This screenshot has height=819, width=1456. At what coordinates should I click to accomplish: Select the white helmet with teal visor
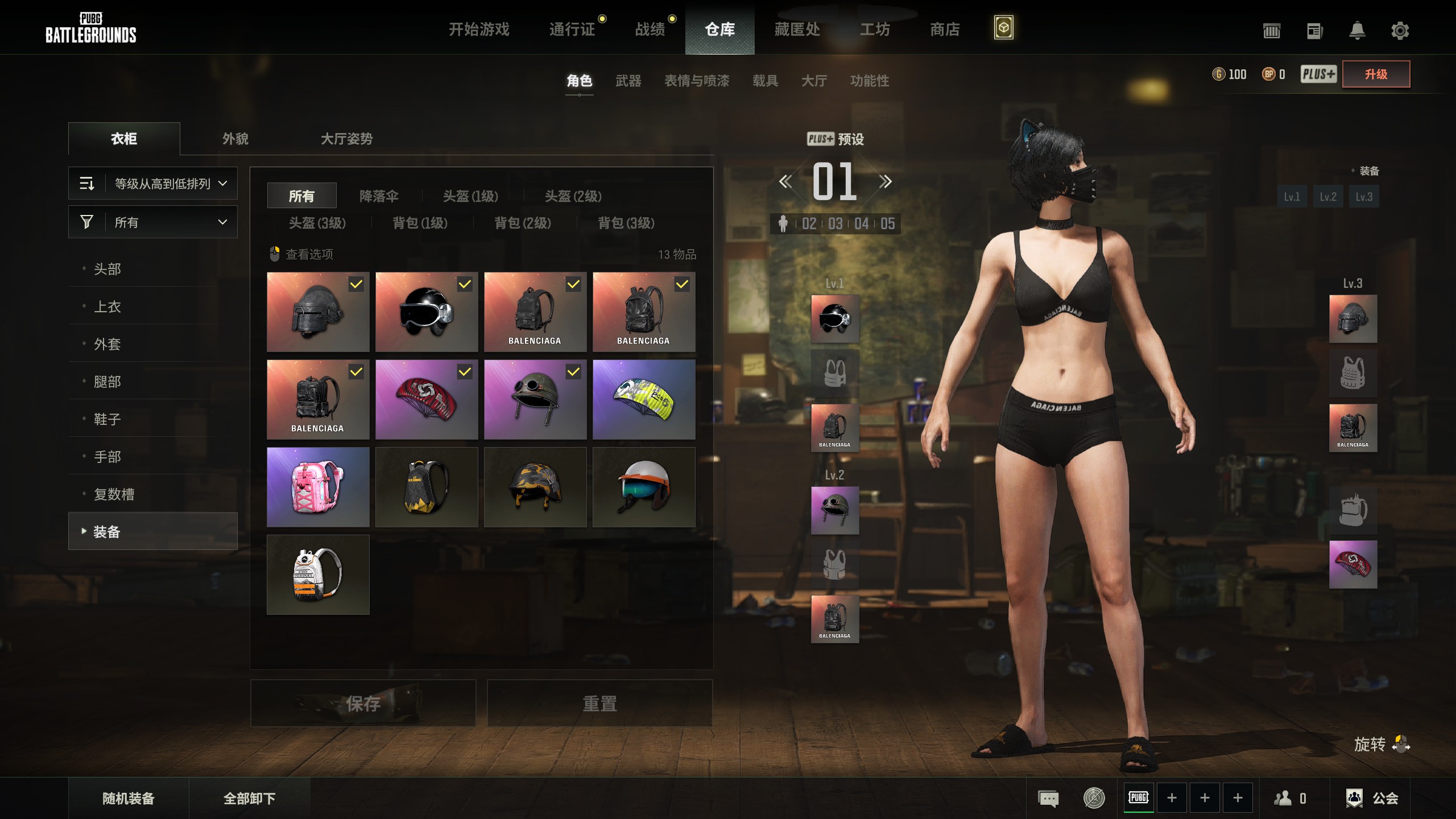tap(644, 487)
